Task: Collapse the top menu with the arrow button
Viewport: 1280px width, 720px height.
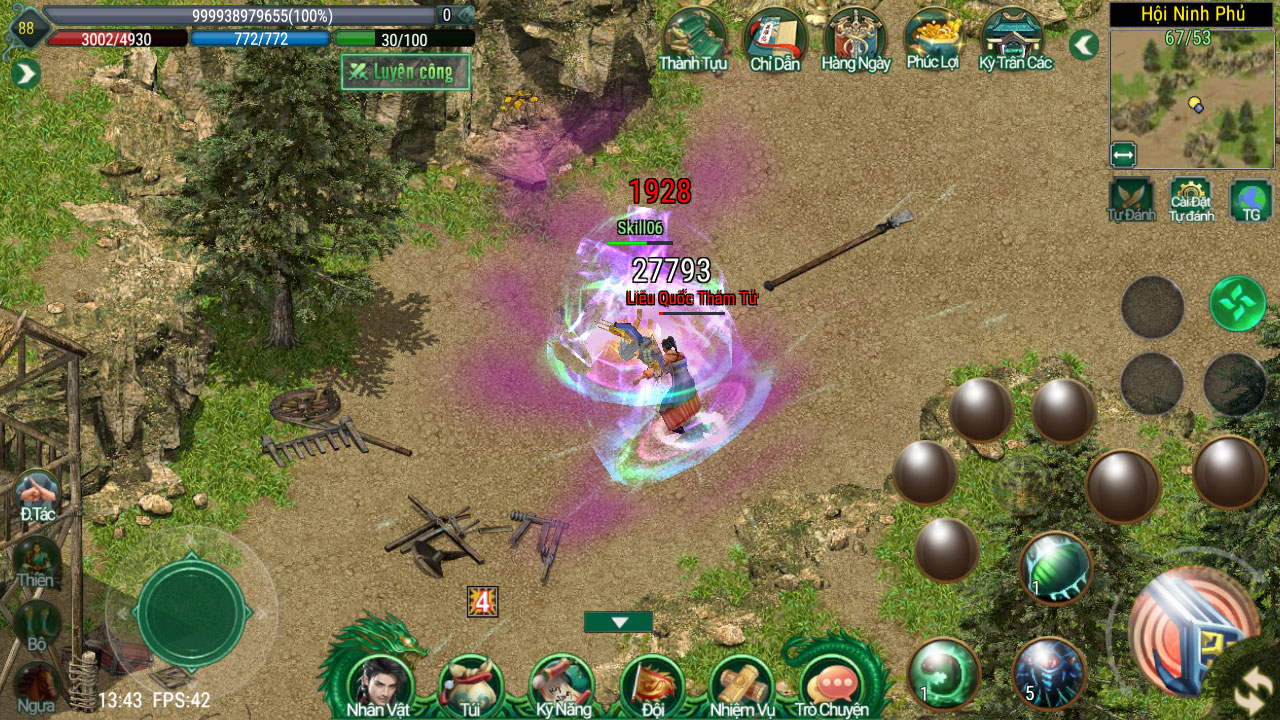Action: coord(1084,45)
